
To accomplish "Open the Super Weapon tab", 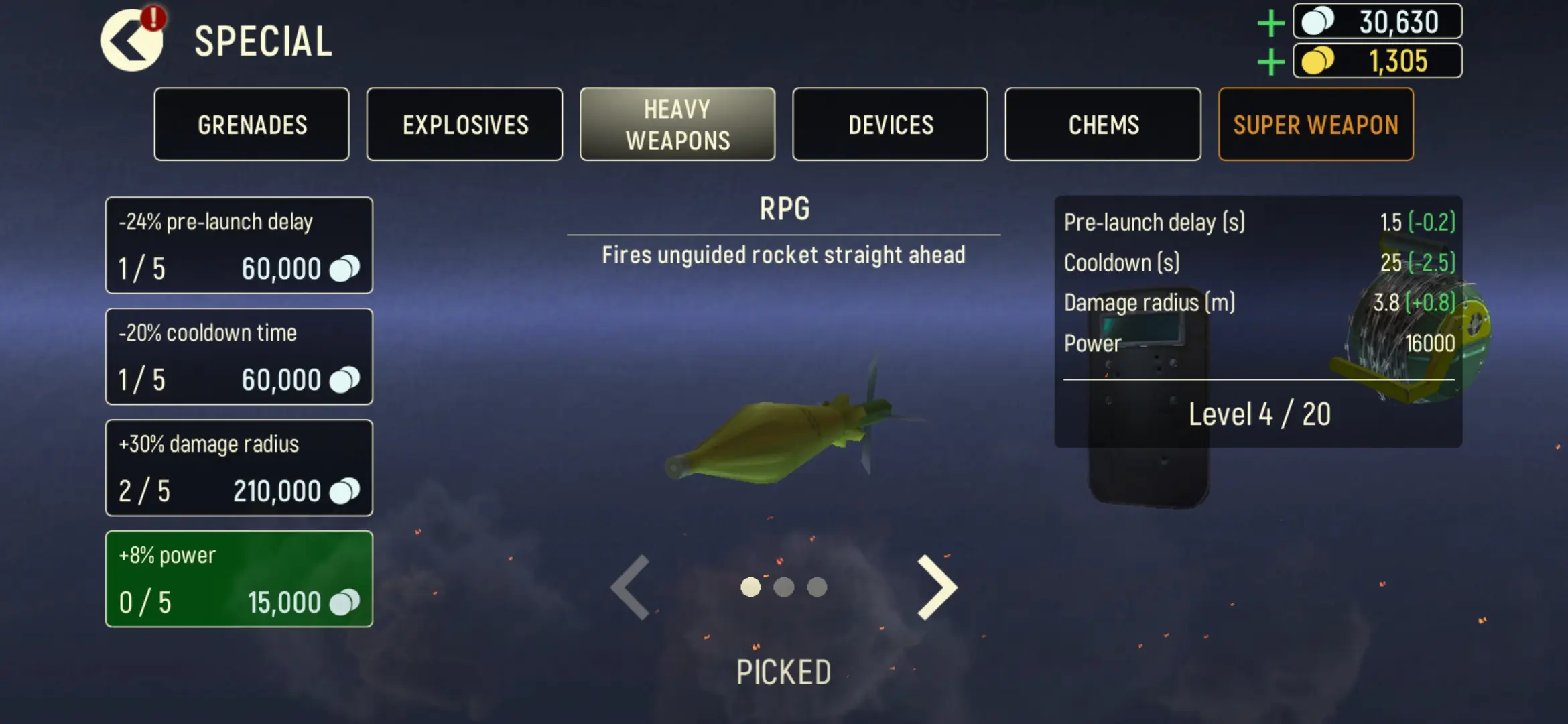I will tap(1316, 125).
